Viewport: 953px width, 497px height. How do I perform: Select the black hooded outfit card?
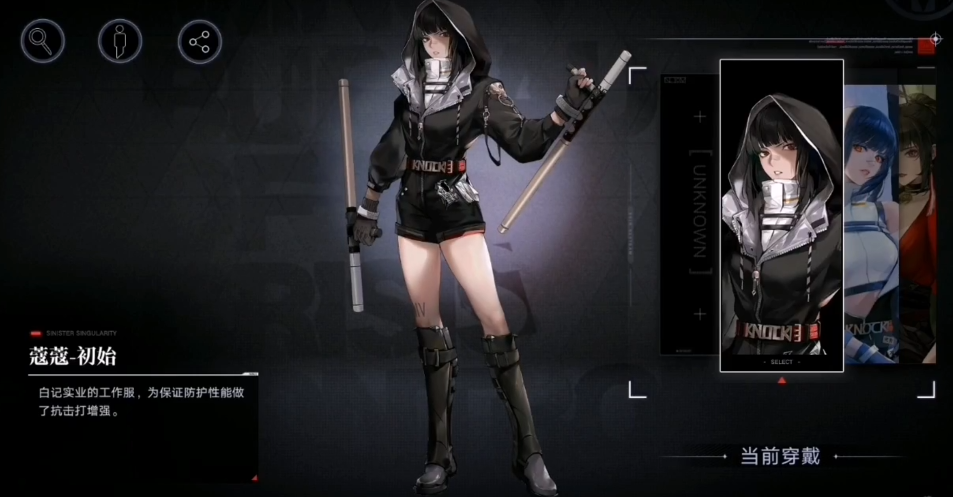click(x=781, y=215)
